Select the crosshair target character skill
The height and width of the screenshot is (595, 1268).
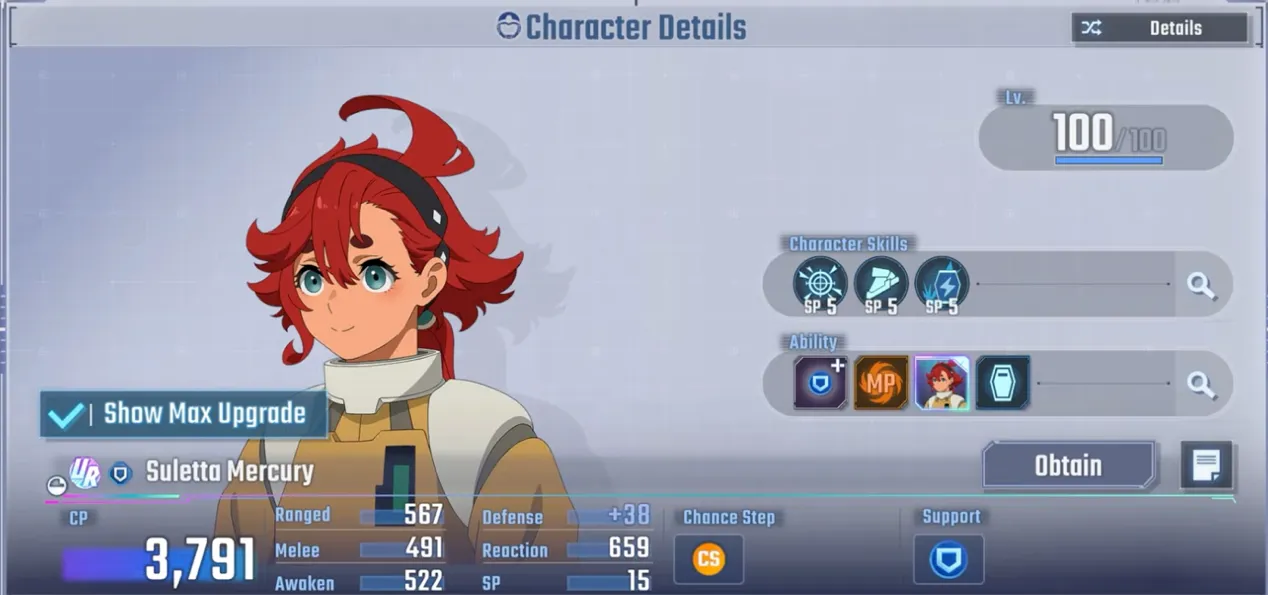[x=820, y=284]
